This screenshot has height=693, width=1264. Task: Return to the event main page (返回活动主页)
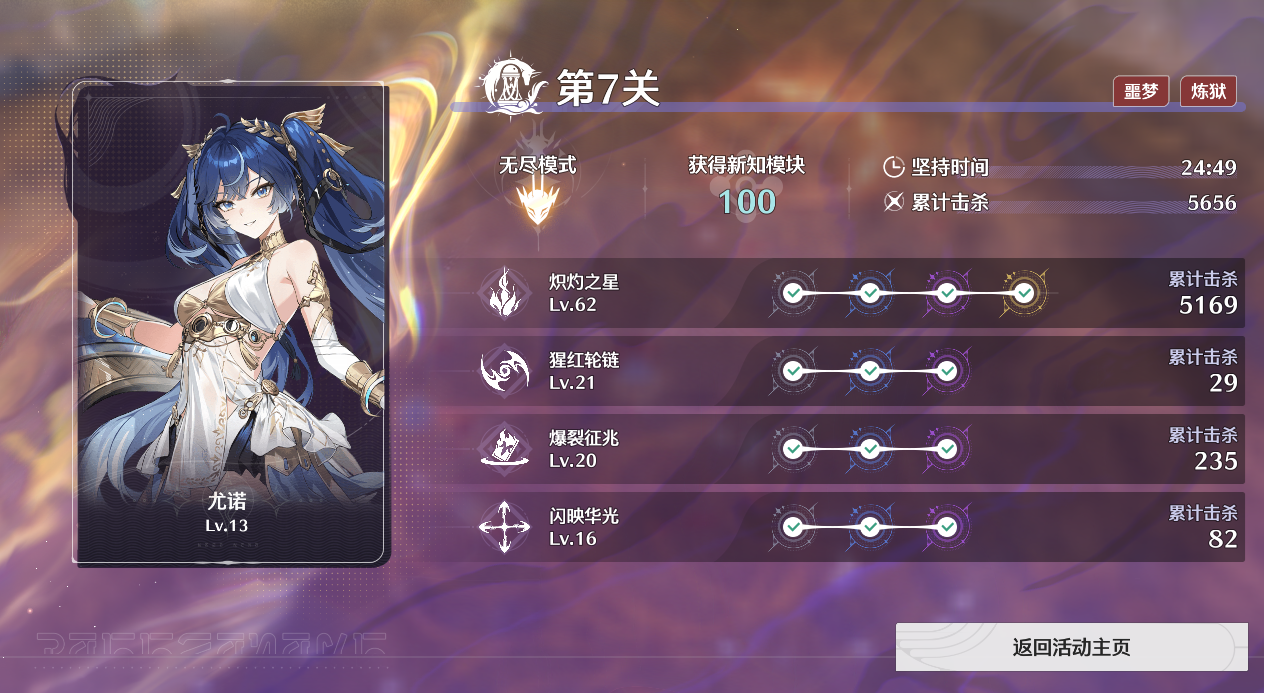1071,647
